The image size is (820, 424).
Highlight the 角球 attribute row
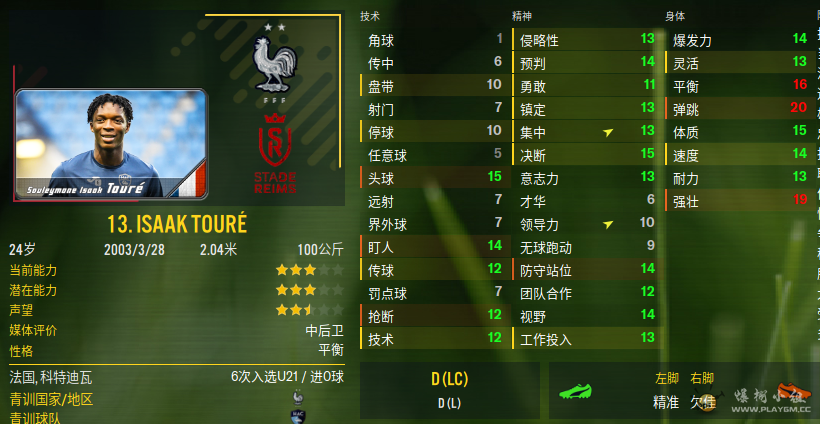434,40
